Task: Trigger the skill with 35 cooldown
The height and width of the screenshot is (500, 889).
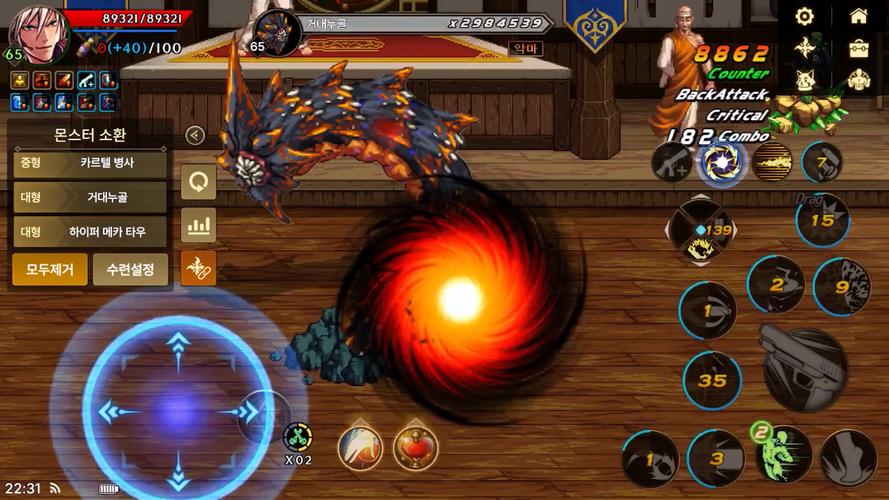Action: coord(713,380)
